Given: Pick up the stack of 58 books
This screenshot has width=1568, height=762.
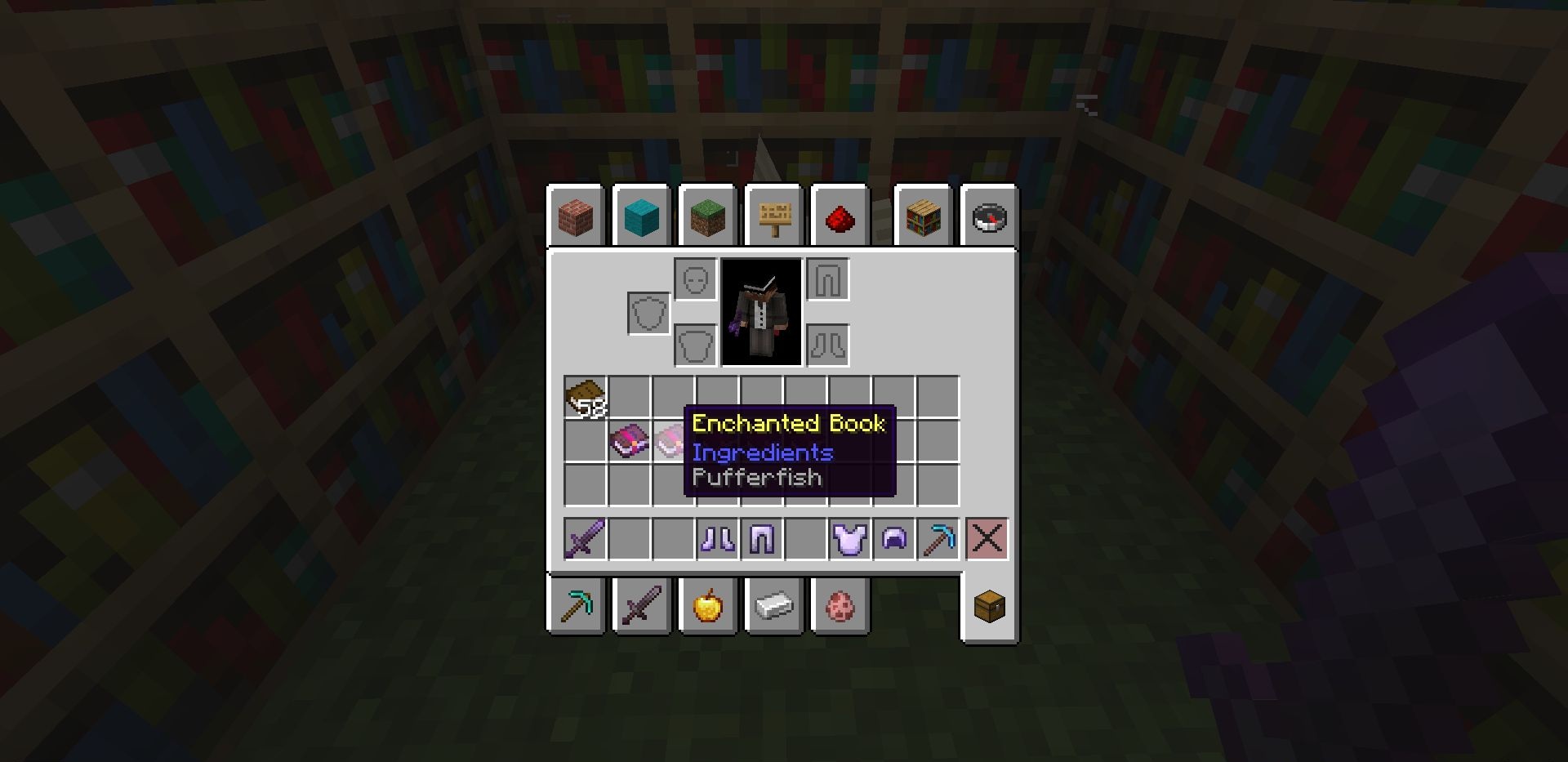Looking at the screenshot, I should click(584, 398).
